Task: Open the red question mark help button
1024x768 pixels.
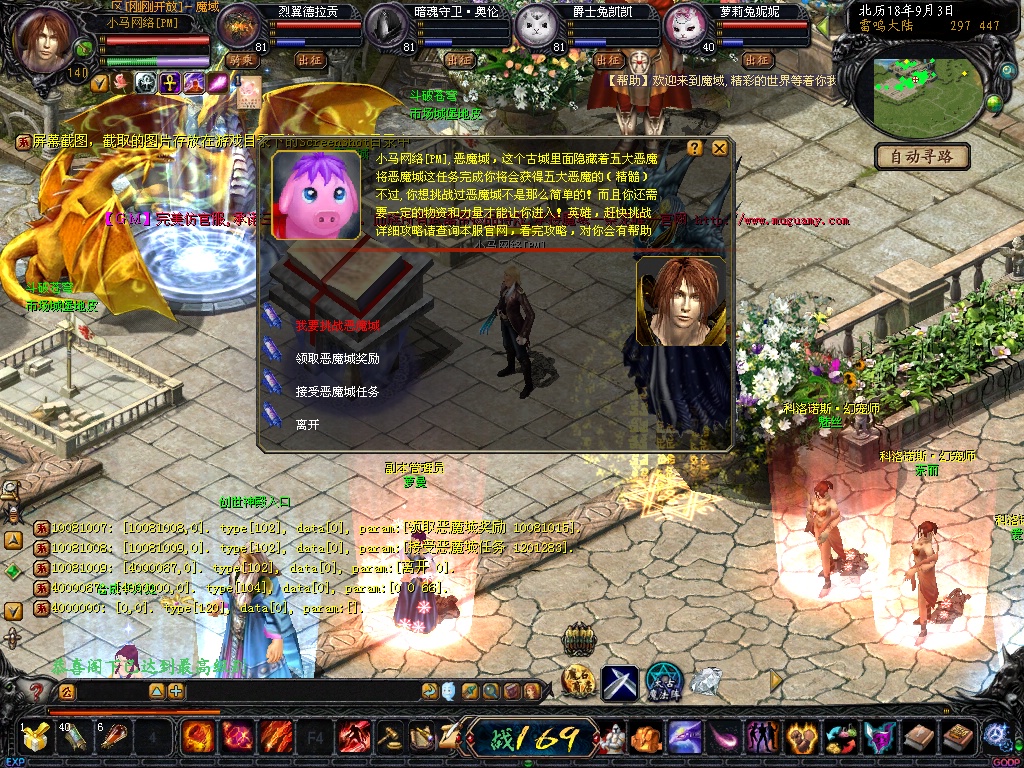Action: point(37,691)
